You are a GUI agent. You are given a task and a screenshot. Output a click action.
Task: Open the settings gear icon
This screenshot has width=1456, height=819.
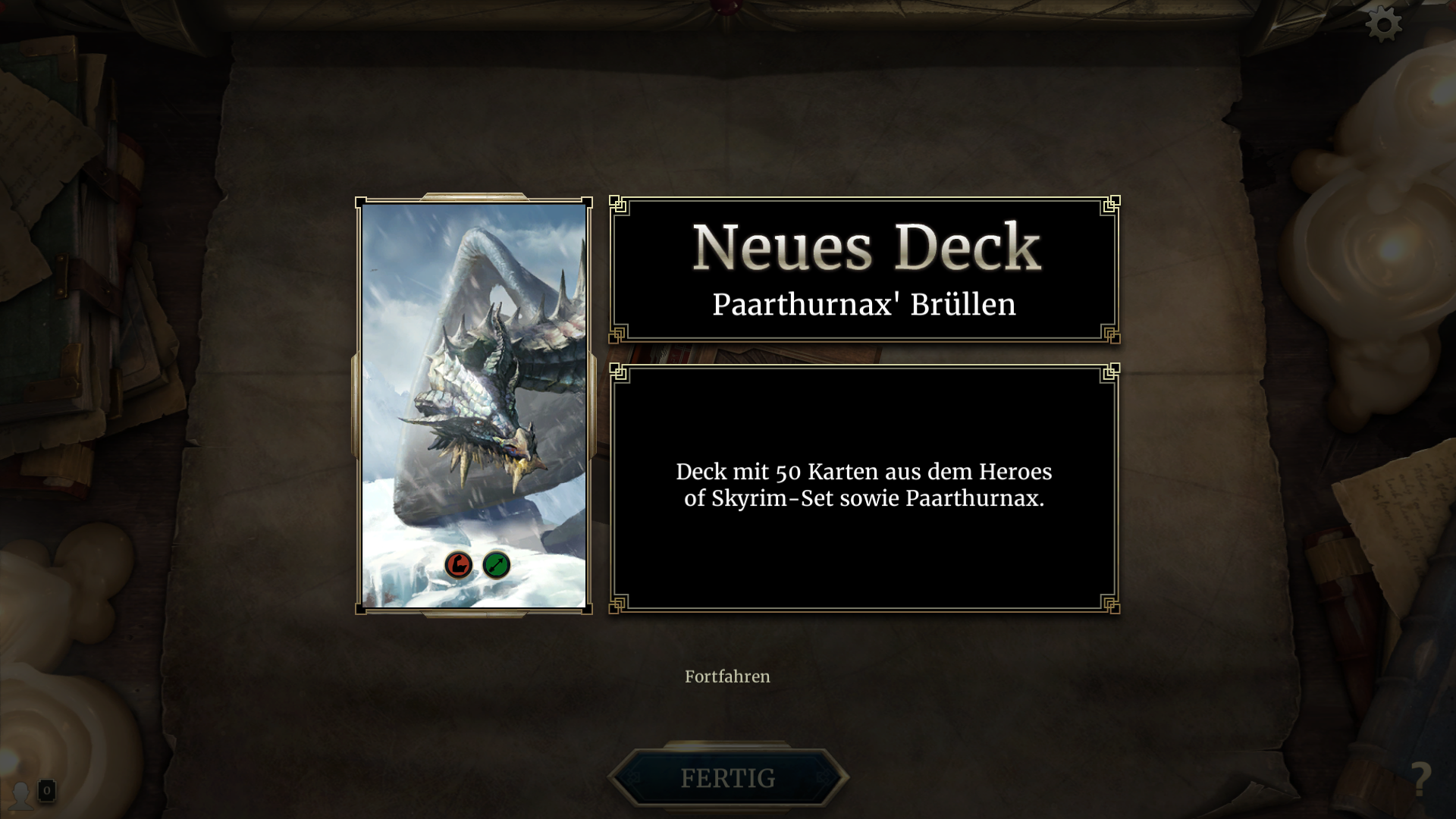pyautogui.click(x=1385, y=23)
